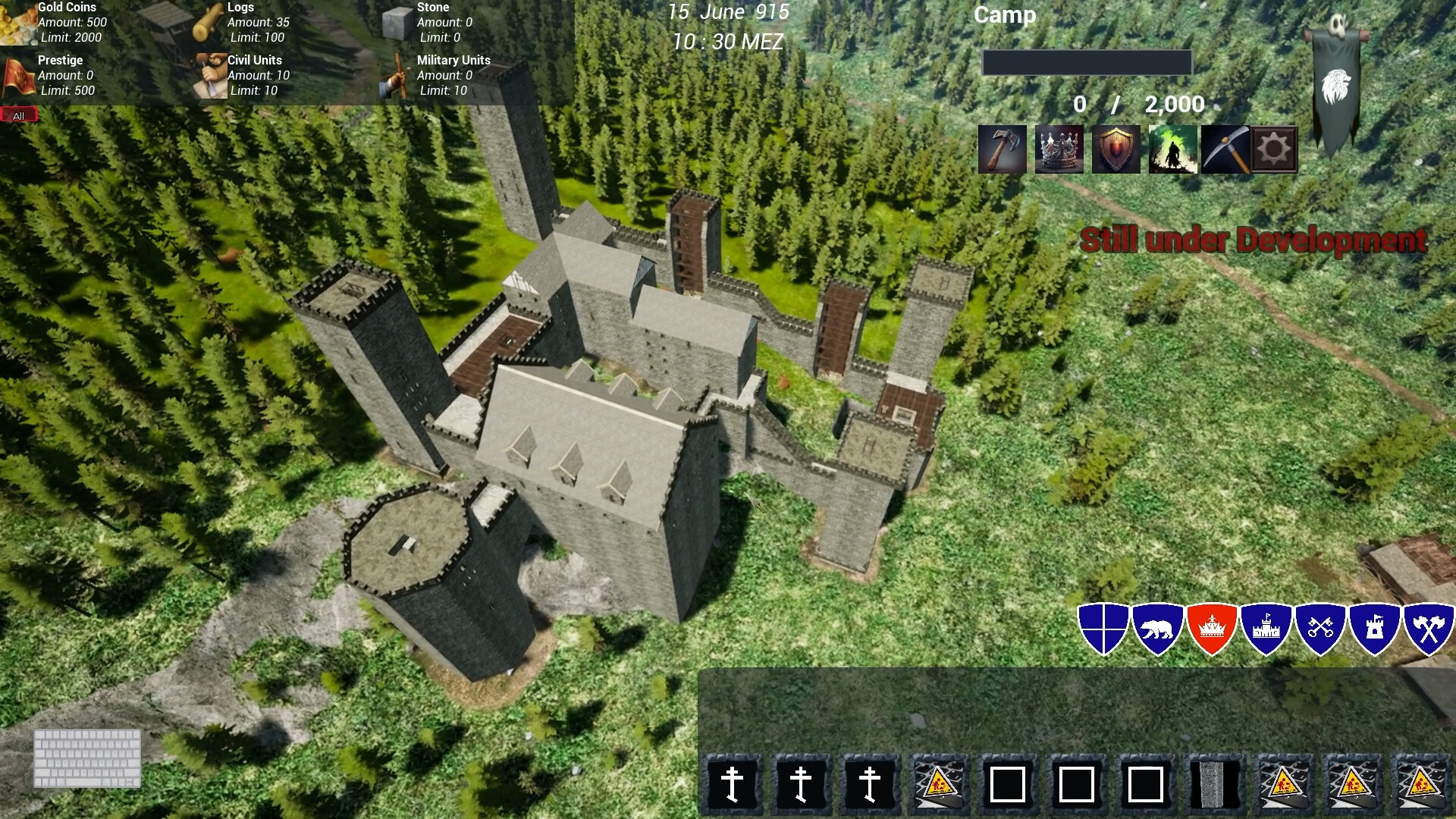Click the Camp progress bar
Image resolution: width=1456 pixels, height=819 pixels.
coord(1086,62)
